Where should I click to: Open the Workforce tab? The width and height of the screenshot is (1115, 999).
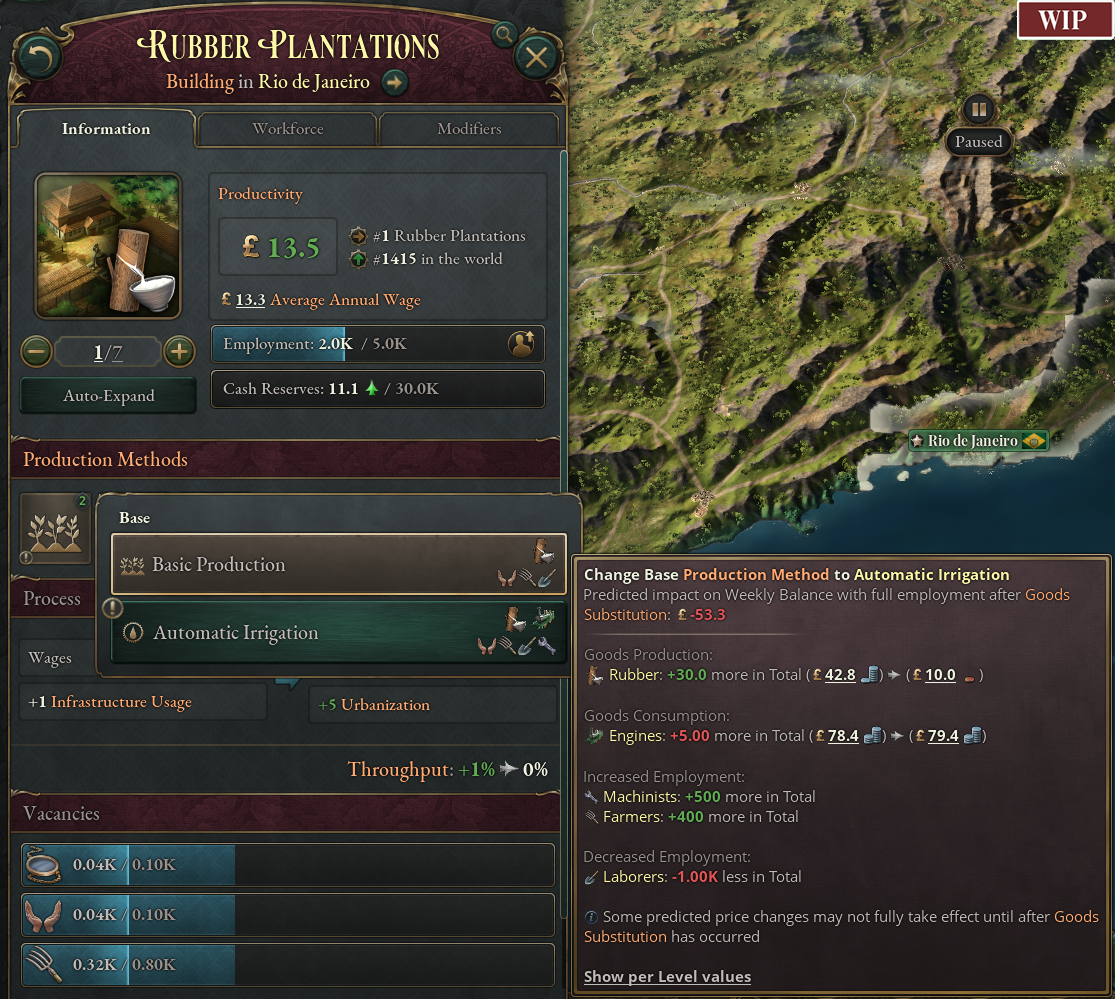288,129
